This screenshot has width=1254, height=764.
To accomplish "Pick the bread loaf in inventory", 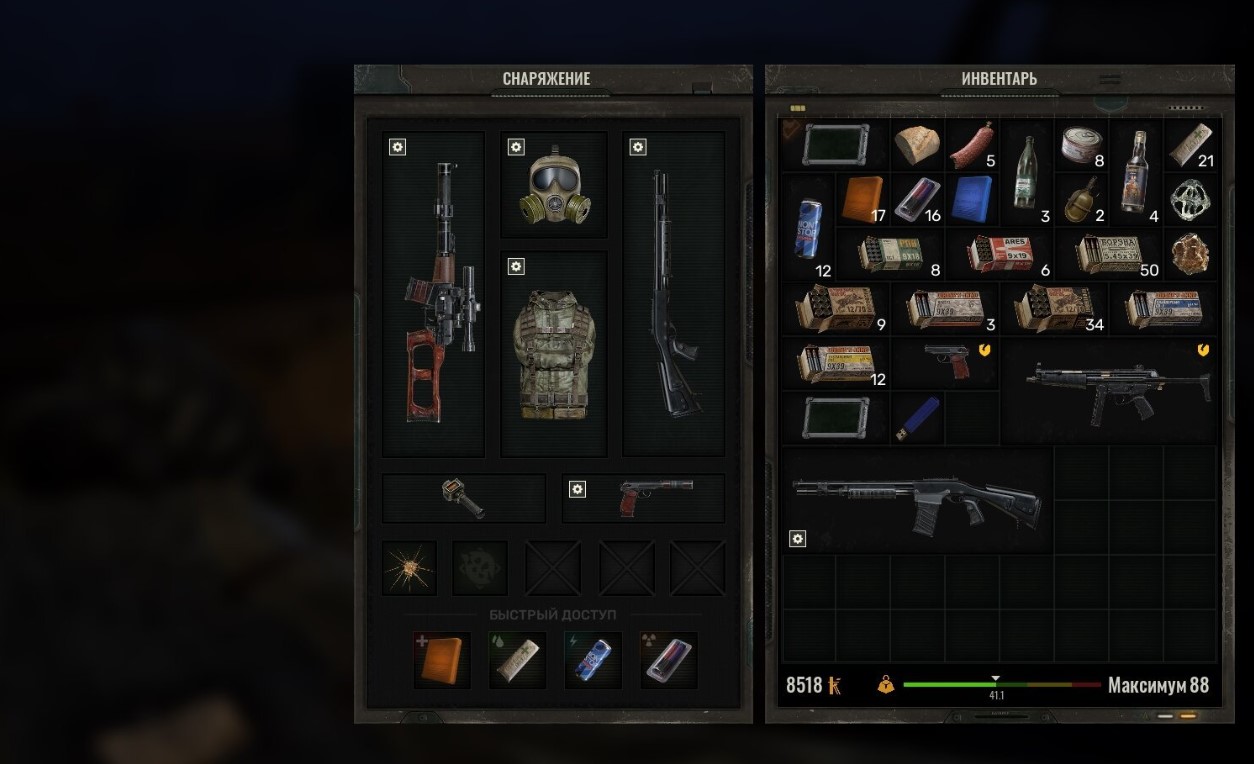I will 917,146.
